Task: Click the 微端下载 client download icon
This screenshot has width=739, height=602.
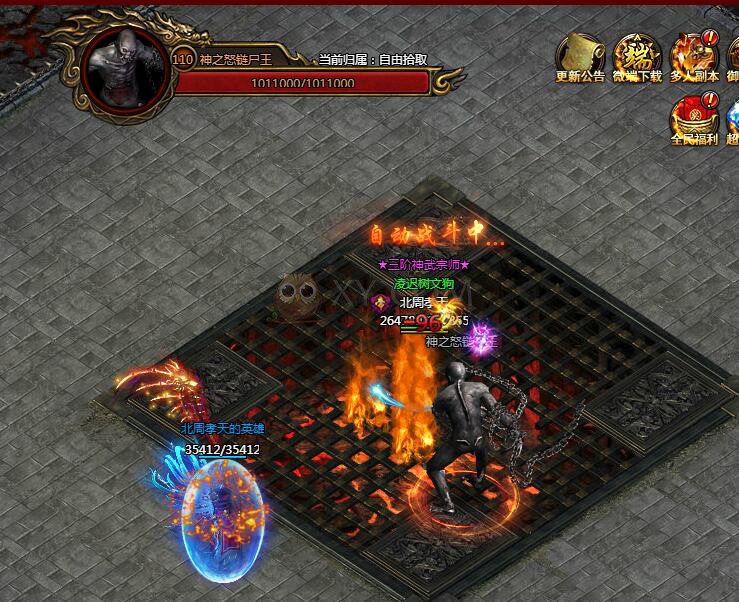Action: pos(637,55)
